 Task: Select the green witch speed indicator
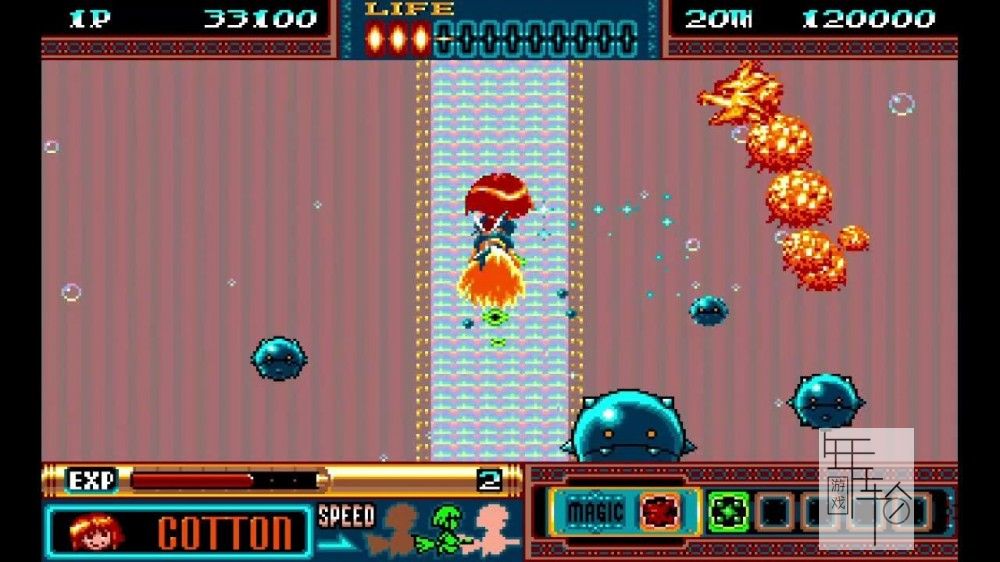point(449,530)
